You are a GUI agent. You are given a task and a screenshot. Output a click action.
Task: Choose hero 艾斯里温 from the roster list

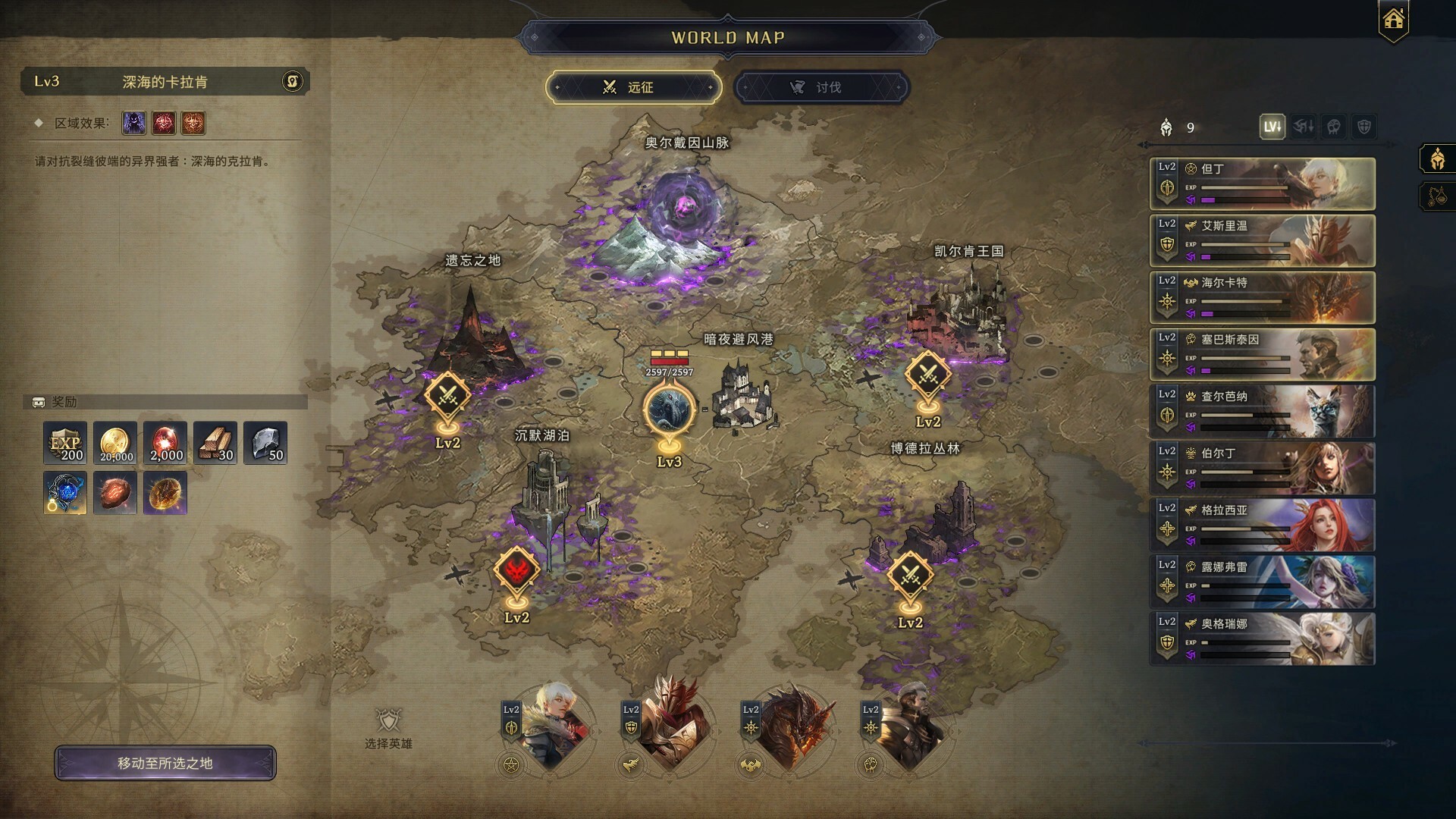point(1262,240)
